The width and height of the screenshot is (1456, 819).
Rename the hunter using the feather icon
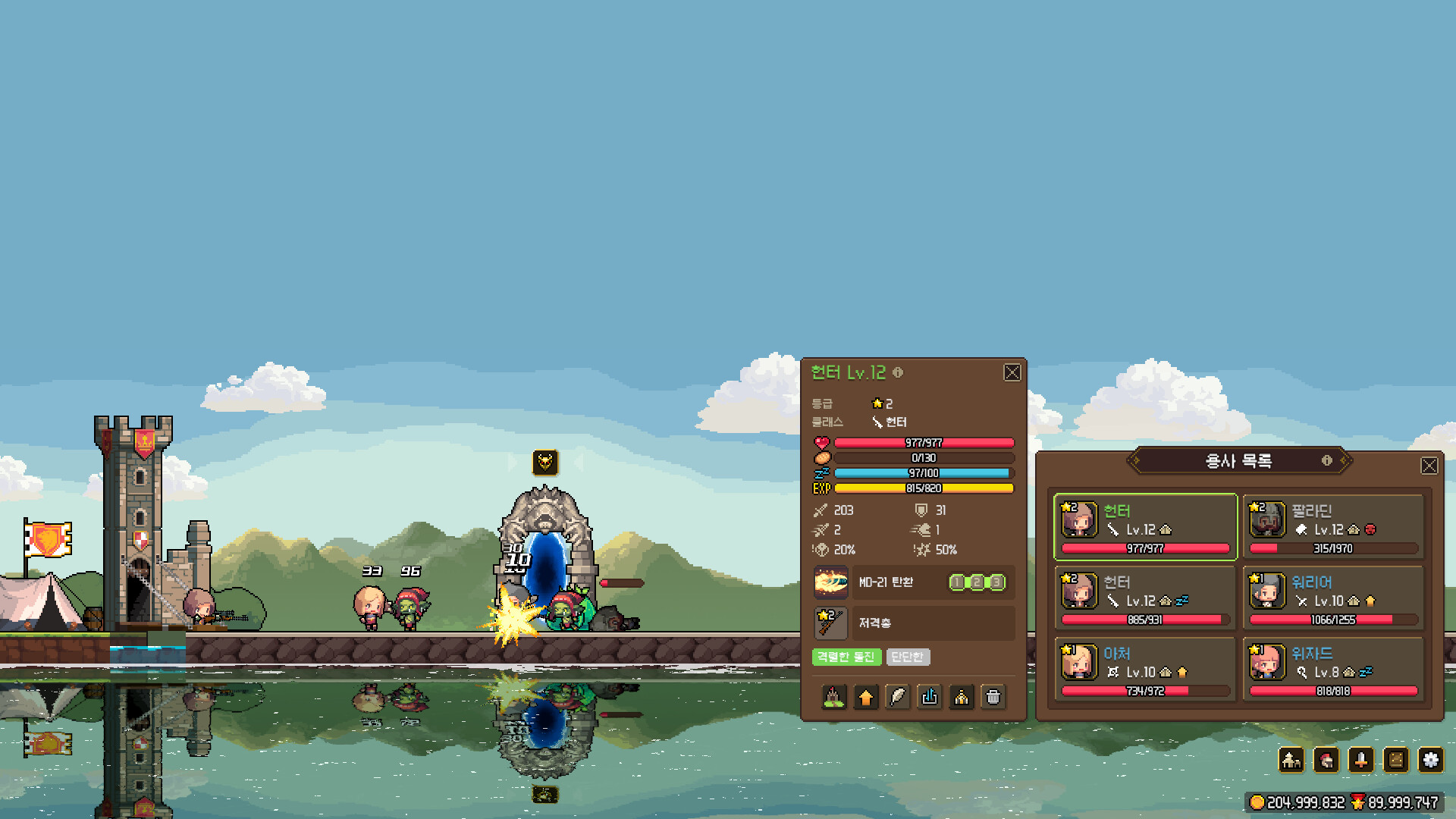pos(898,697)
